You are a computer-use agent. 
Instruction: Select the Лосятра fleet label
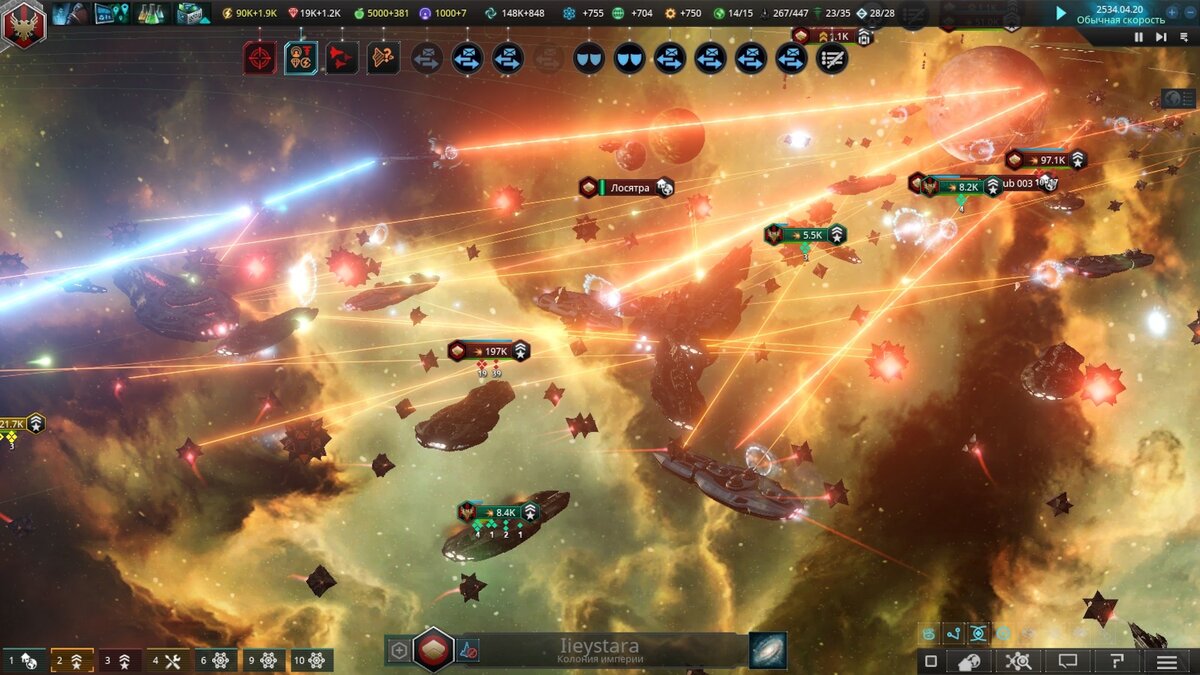[627, 187]
